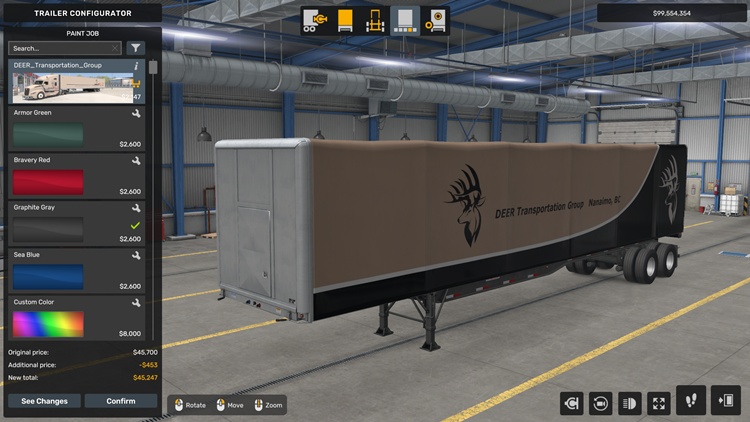Switch to the trailer coupling tab
This screenshot has width=750, height=422.
coord(315,20)
